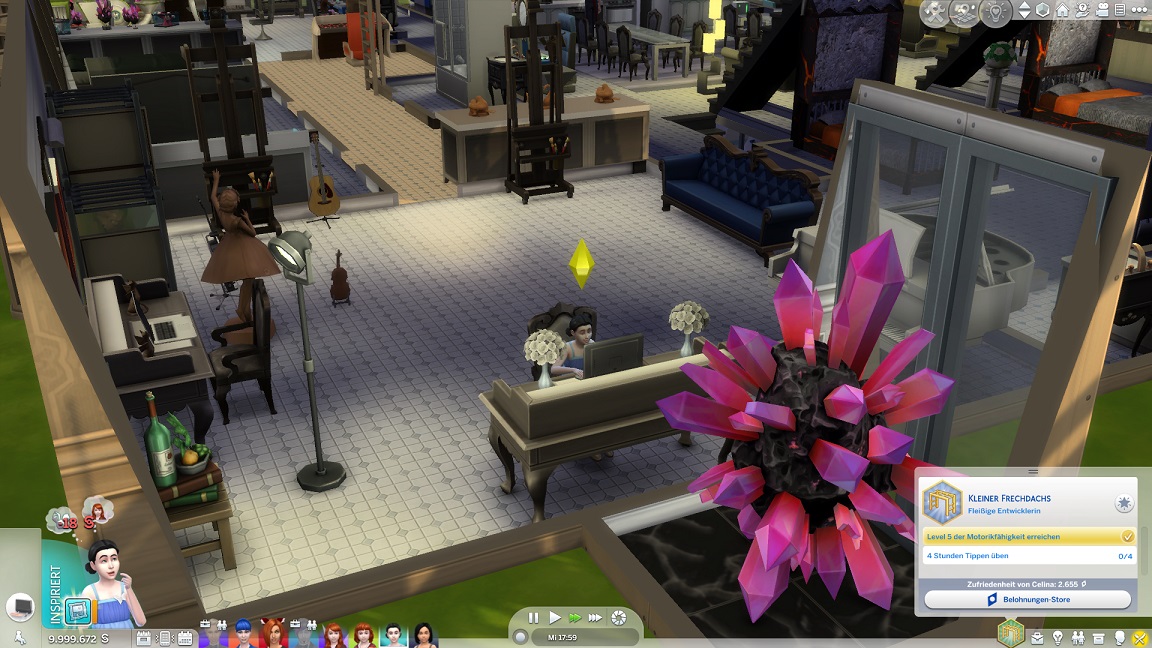Open the Belohnungen-Store
This screenshot has width=1152, height=648.
tap(1027, 600)
